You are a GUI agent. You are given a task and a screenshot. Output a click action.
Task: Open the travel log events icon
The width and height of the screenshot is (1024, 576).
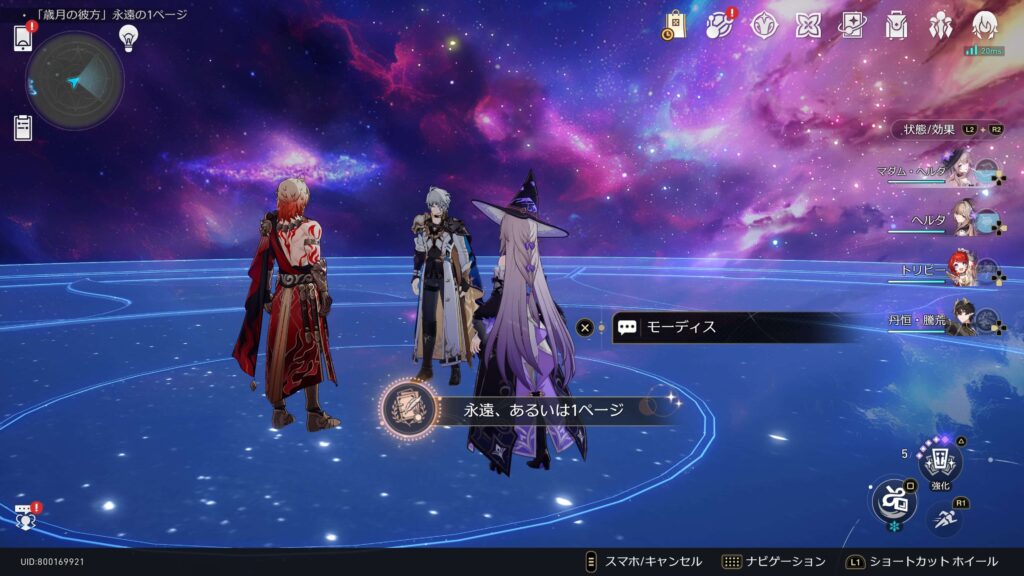tap(719, 25)
